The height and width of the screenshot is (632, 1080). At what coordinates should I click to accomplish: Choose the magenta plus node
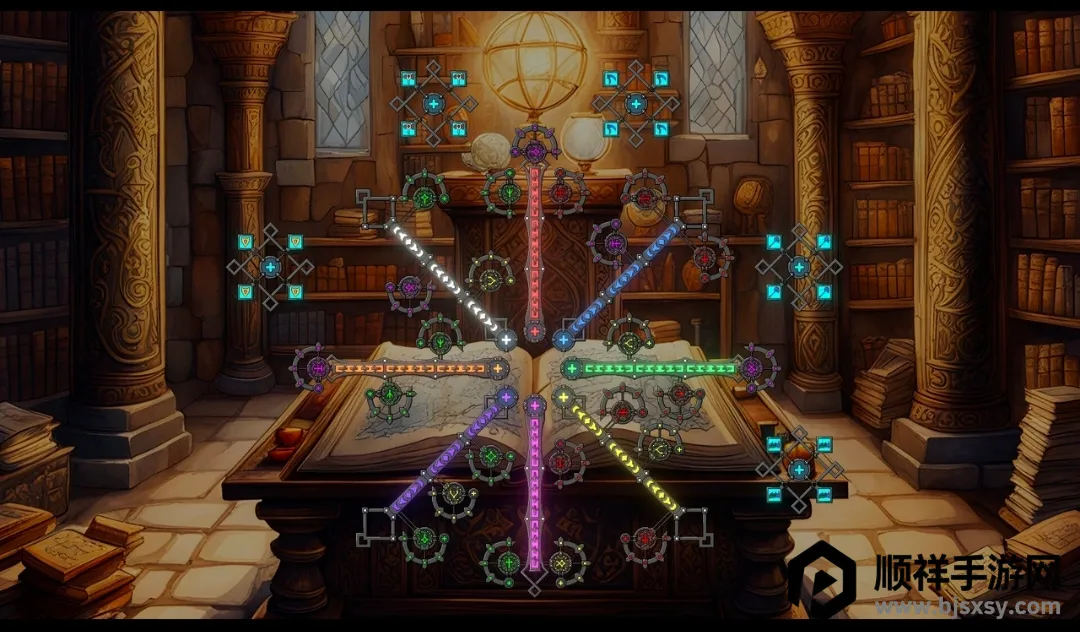pyautogui.click(x=535, y=406)
